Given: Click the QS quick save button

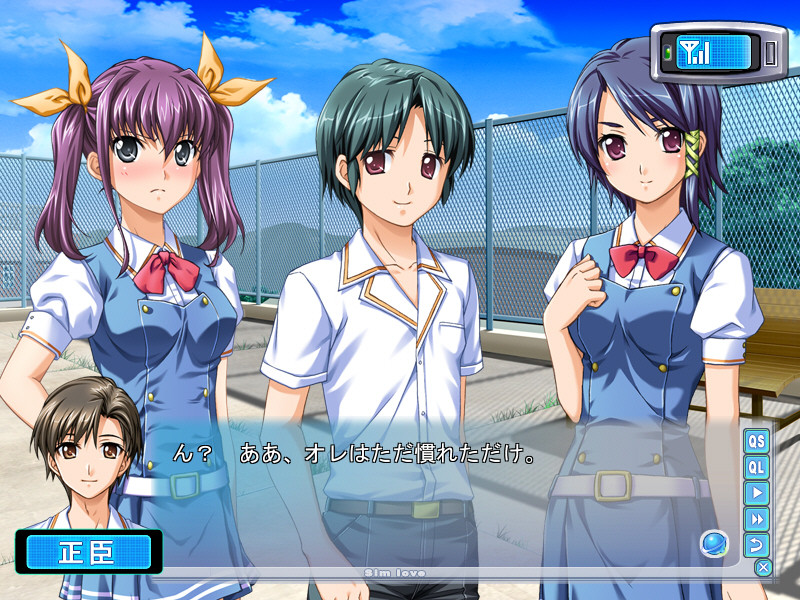Looking at the screenshot, I should pos(756,441).
